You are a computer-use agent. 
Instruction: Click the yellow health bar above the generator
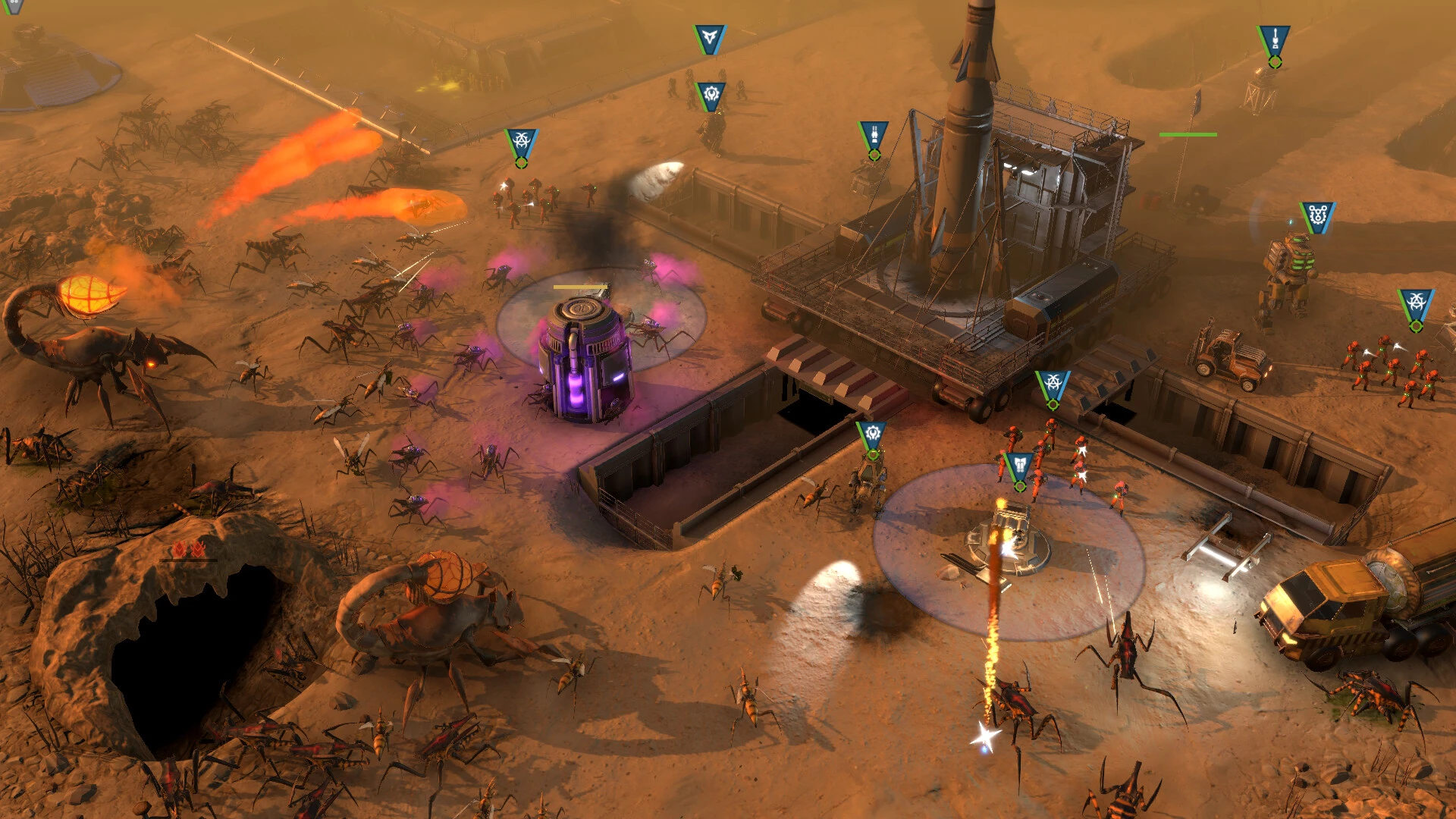pos(580,287)
